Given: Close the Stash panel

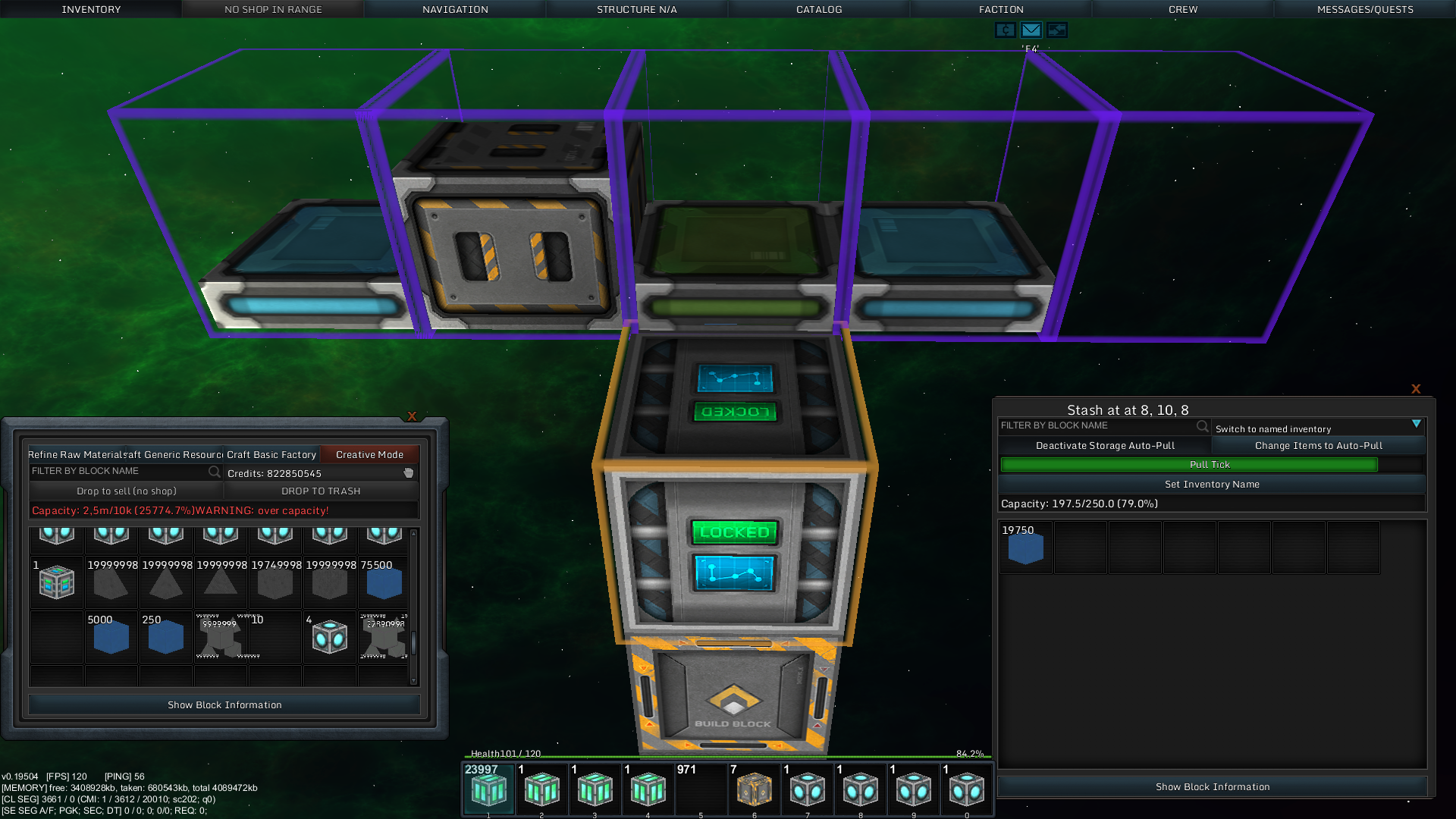Looking at the screenshot, I should (x=1416, y=389).
